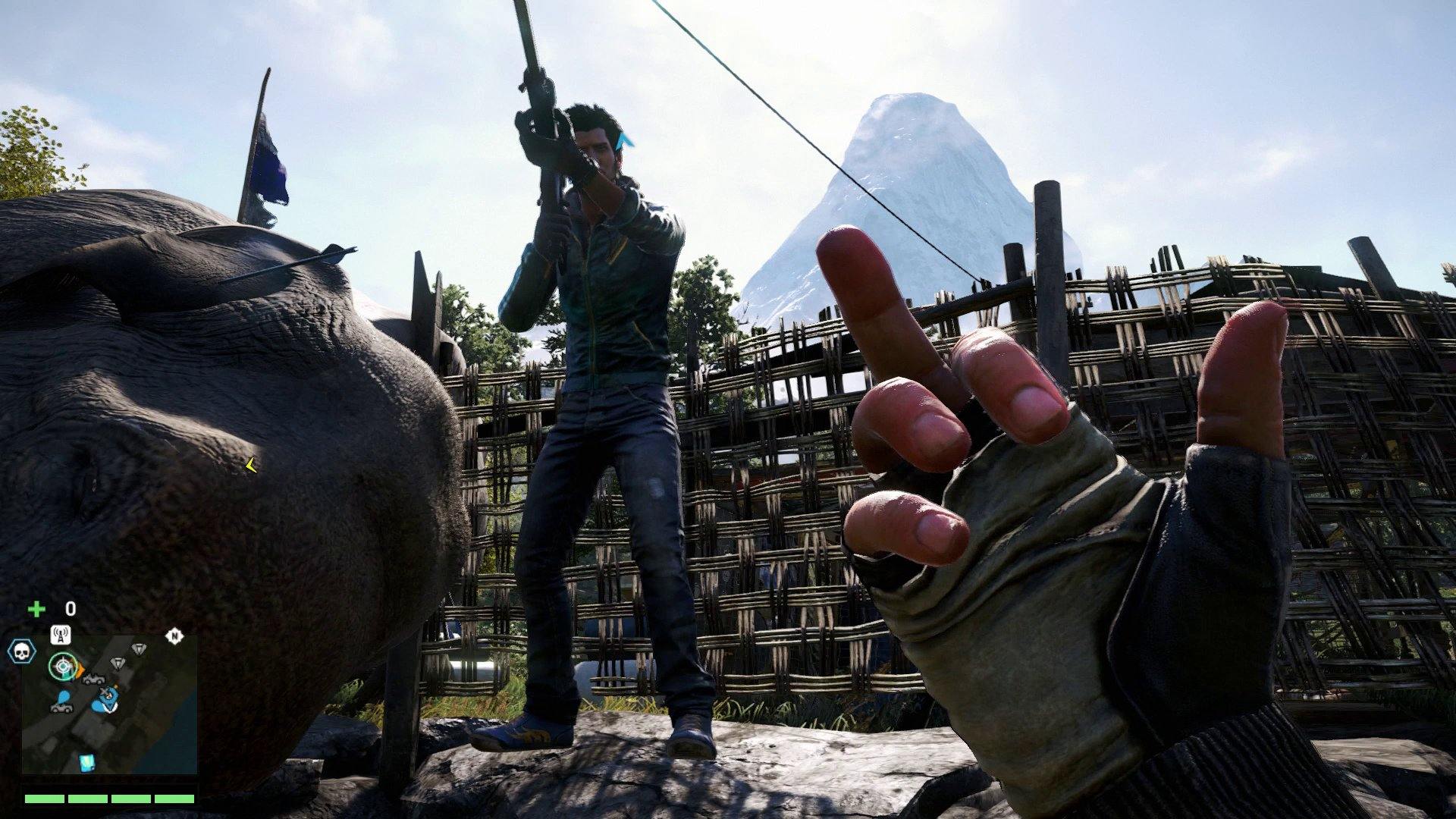1456x819 pixels.
Task: Click the leftmost green health bar segment
Action: pyautogui.click(x=44, y=798)
